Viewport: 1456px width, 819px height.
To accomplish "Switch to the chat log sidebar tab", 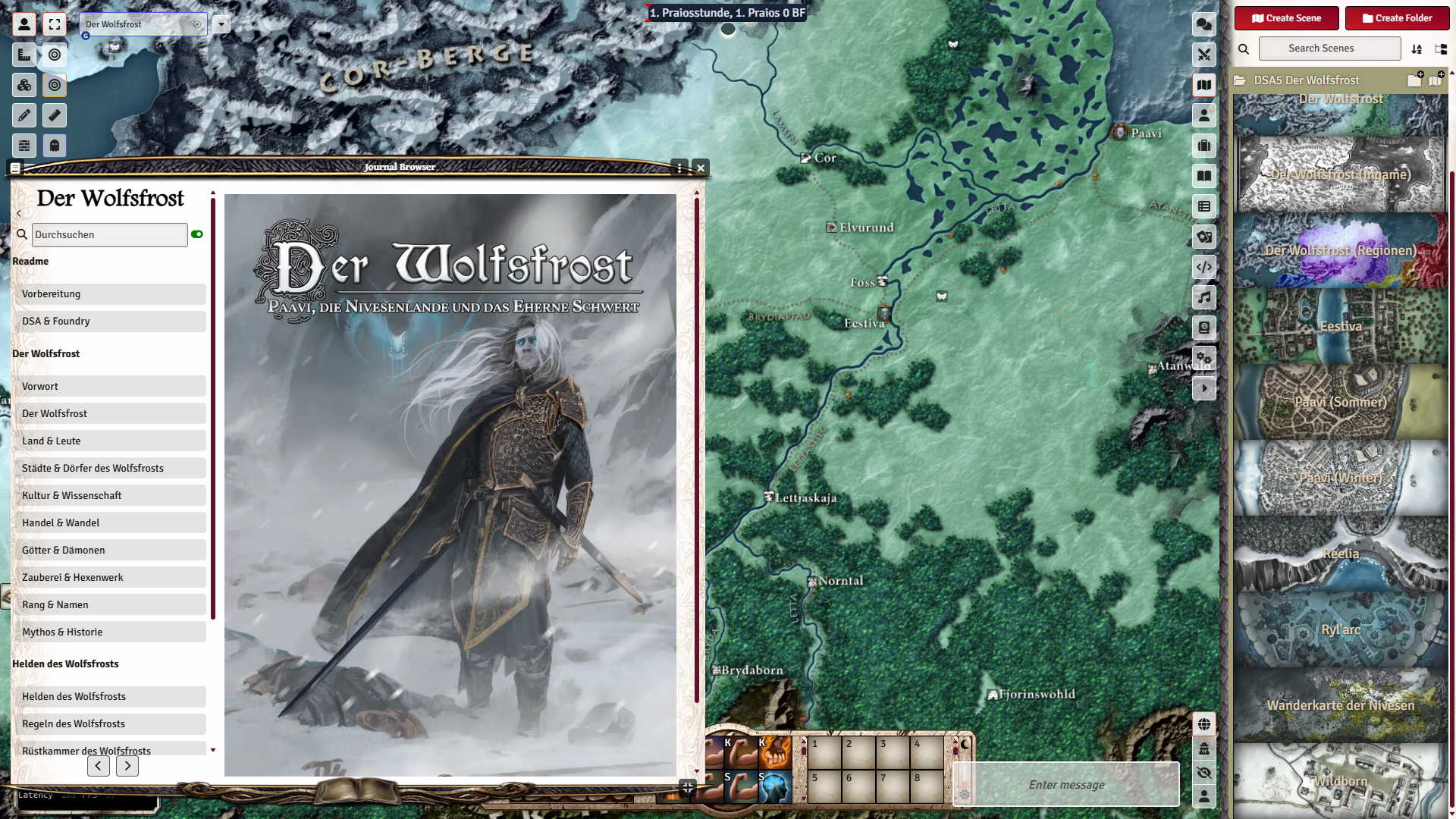I will click(1204, 24).
